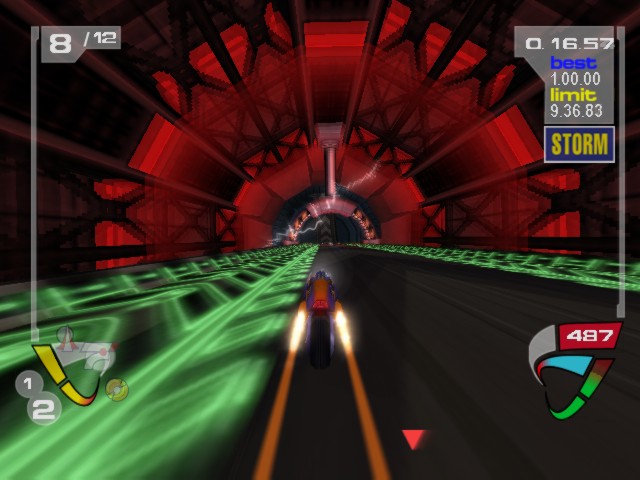Click the small lap 1 circle

tap(28, 382)
